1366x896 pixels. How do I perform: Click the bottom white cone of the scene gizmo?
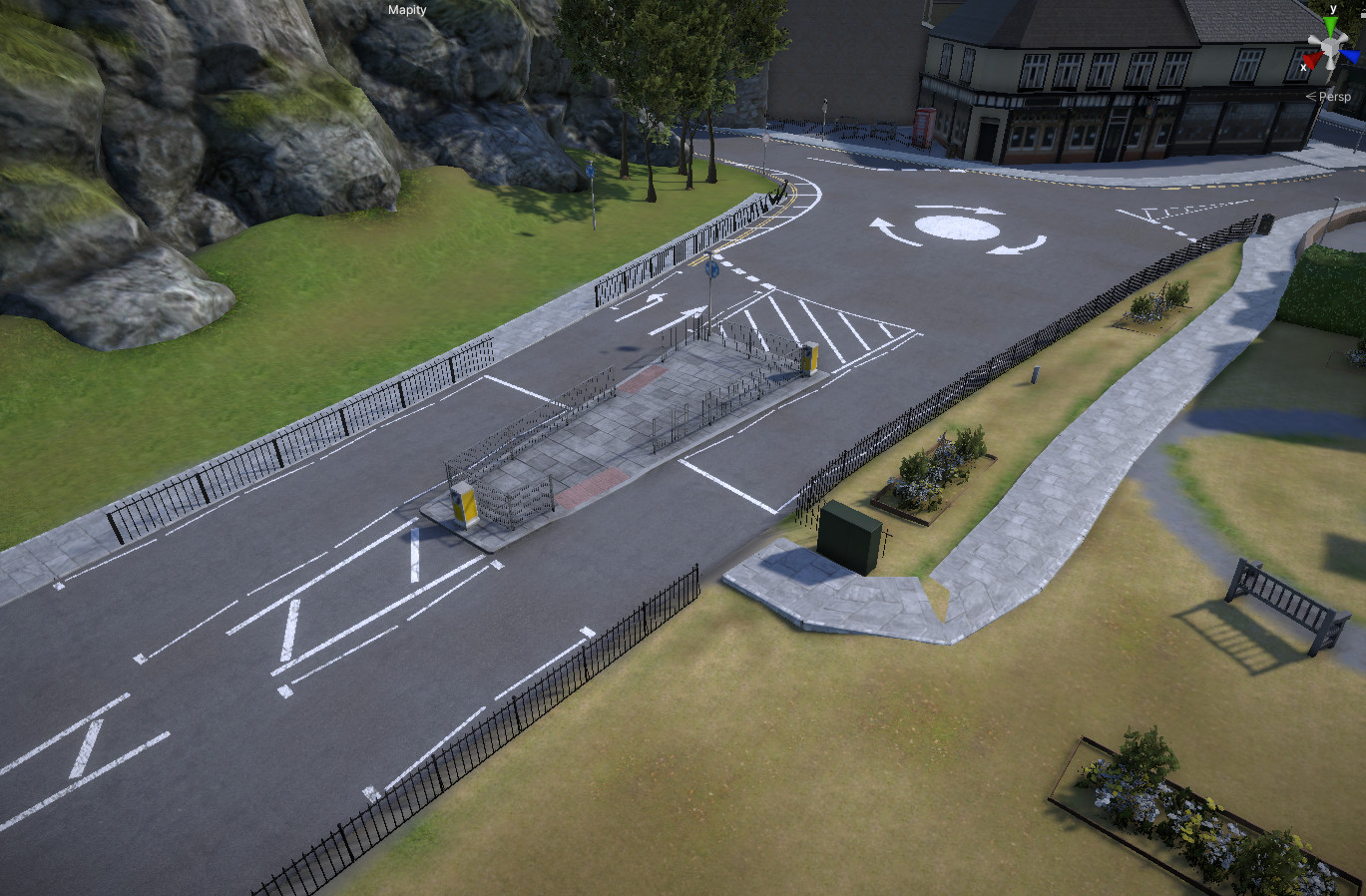[x=1330, y=66]
